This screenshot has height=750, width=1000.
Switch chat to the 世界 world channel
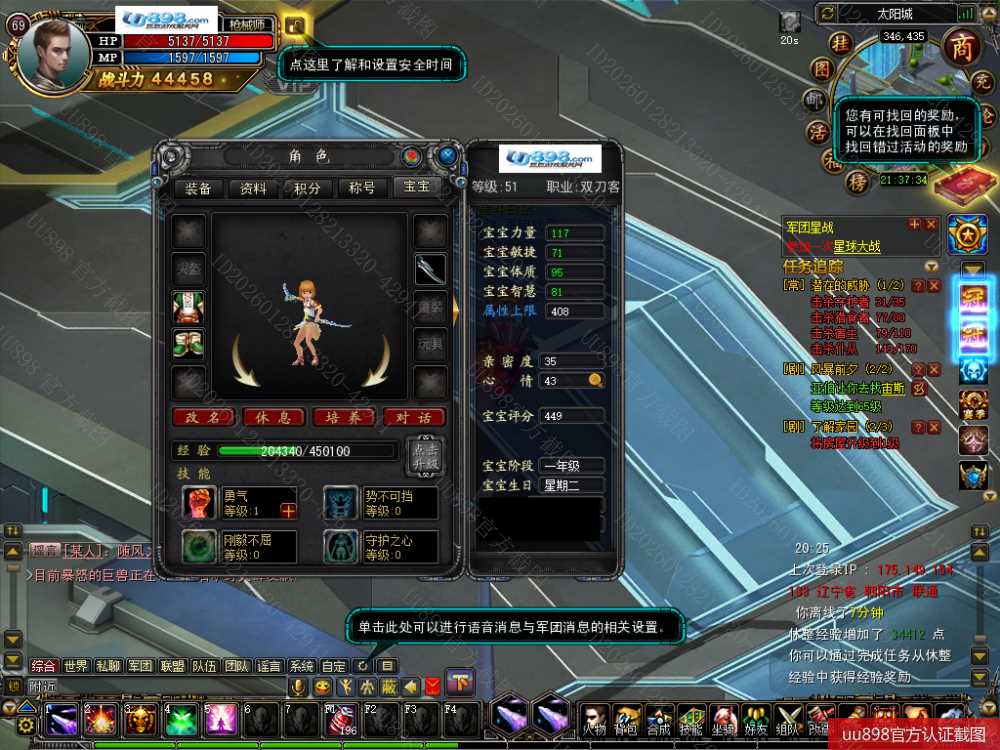coord(76,666)
